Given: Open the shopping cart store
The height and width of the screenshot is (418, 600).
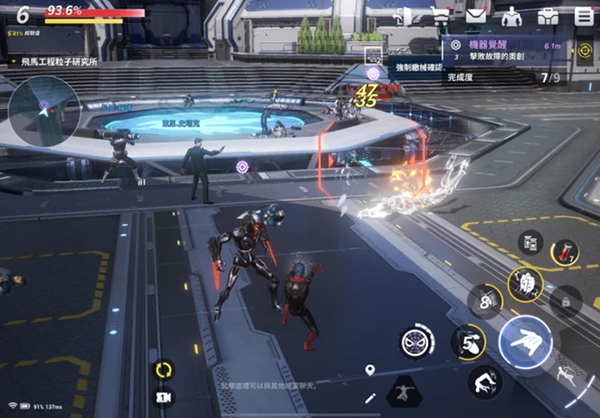Looking at the screenshot, I should click(x=440, y=15).
